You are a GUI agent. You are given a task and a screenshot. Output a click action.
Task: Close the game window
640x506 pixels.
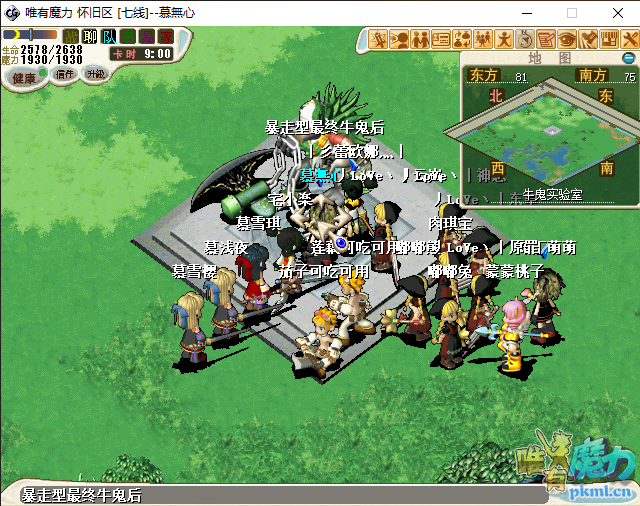click(616, 13)
